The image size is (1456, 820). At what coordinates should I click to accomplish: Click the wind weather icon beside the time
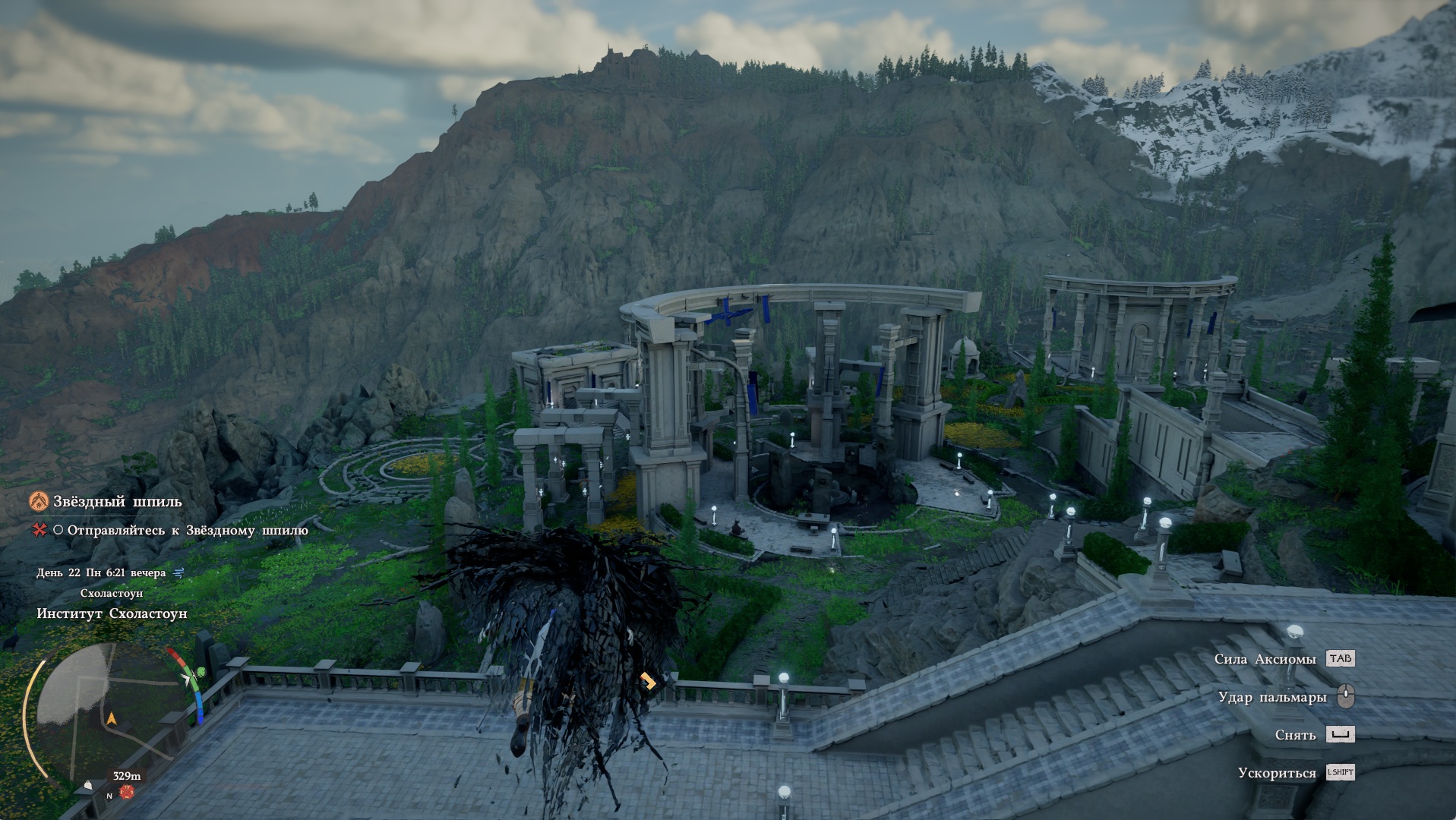point(178,573)
